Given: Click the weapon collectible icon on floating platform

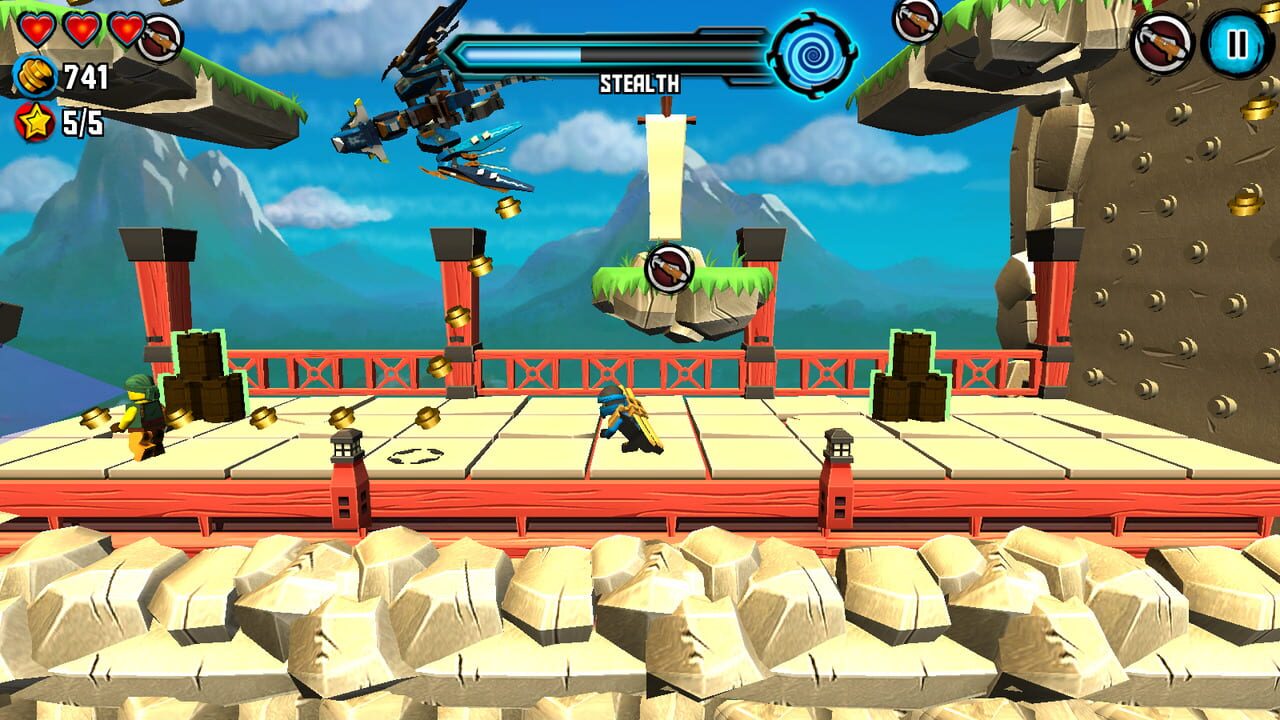Looking at the screenshot, I should point(668,266).
